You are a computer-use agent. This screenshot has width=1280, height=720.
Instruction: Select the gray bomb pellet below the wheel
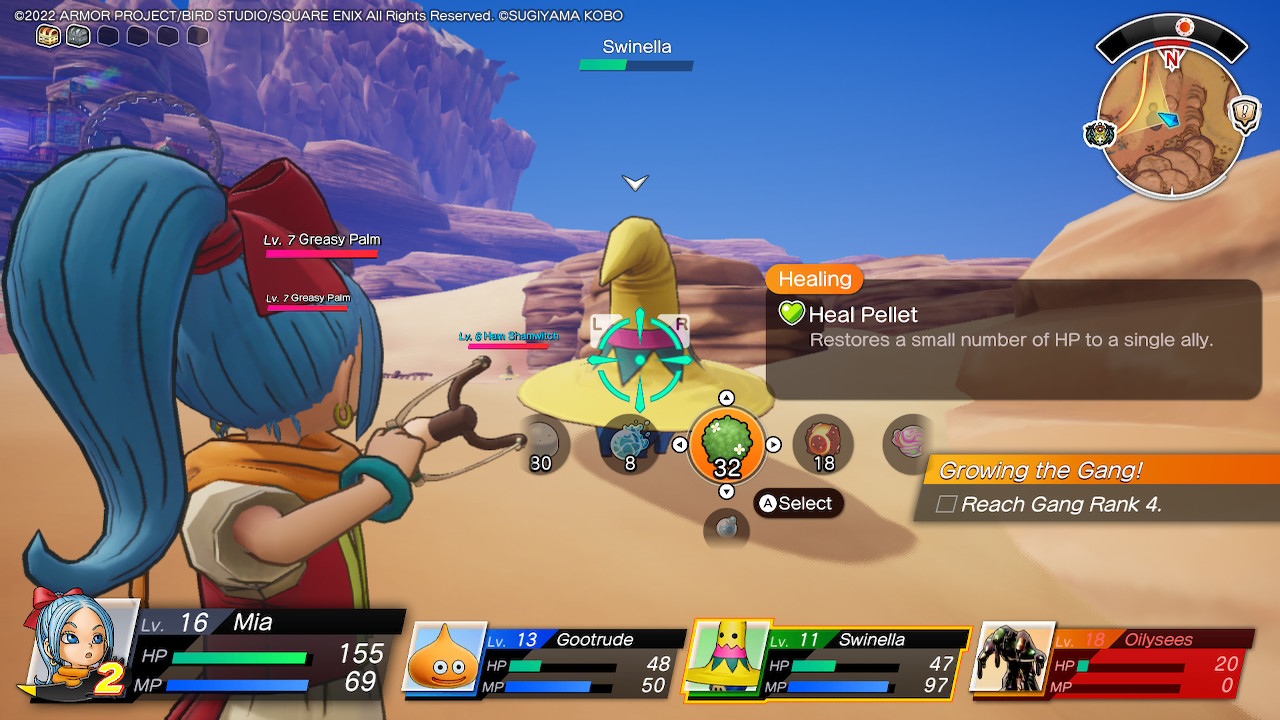[x=727, y=529]
